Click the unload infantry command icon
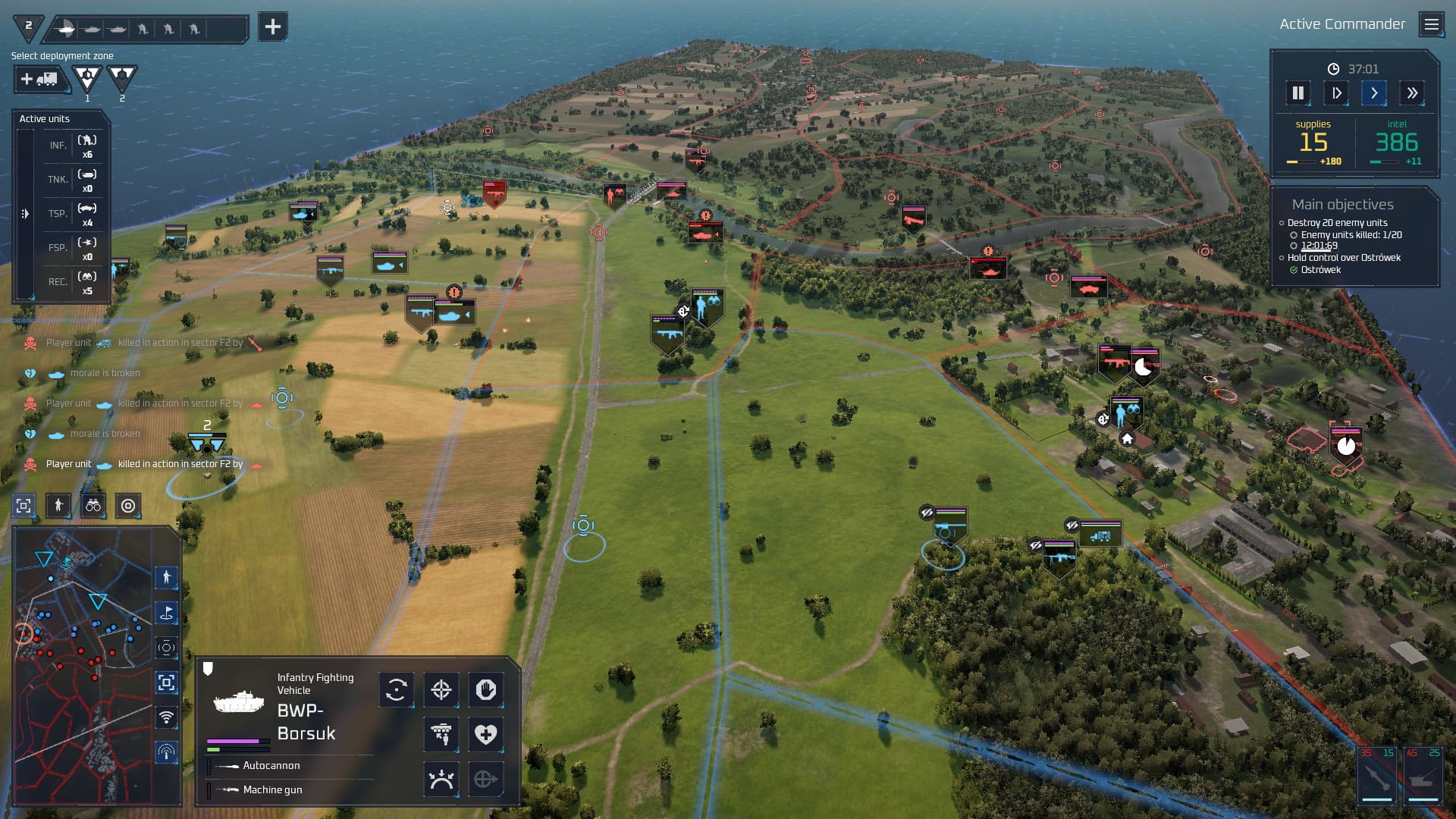 pyautogui.click(x=441, y=734)
